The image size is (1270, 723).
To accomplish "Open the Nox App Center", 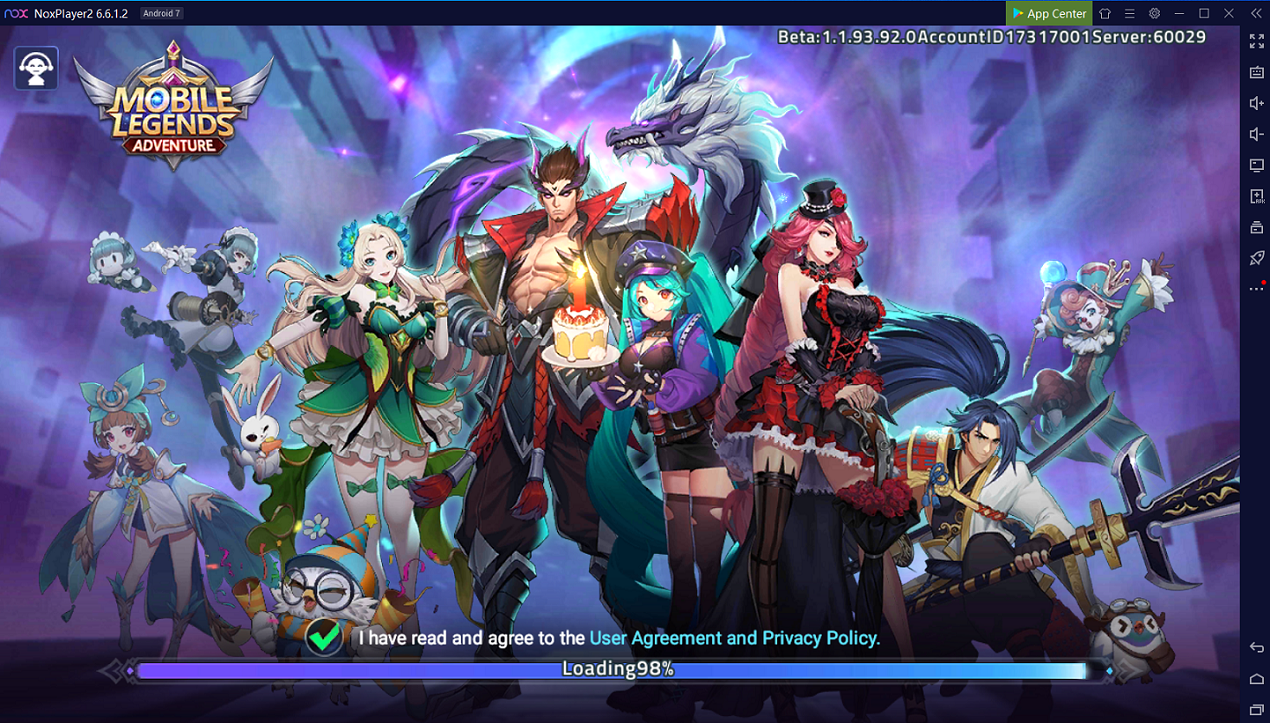I will click(x=1048, y=13).
